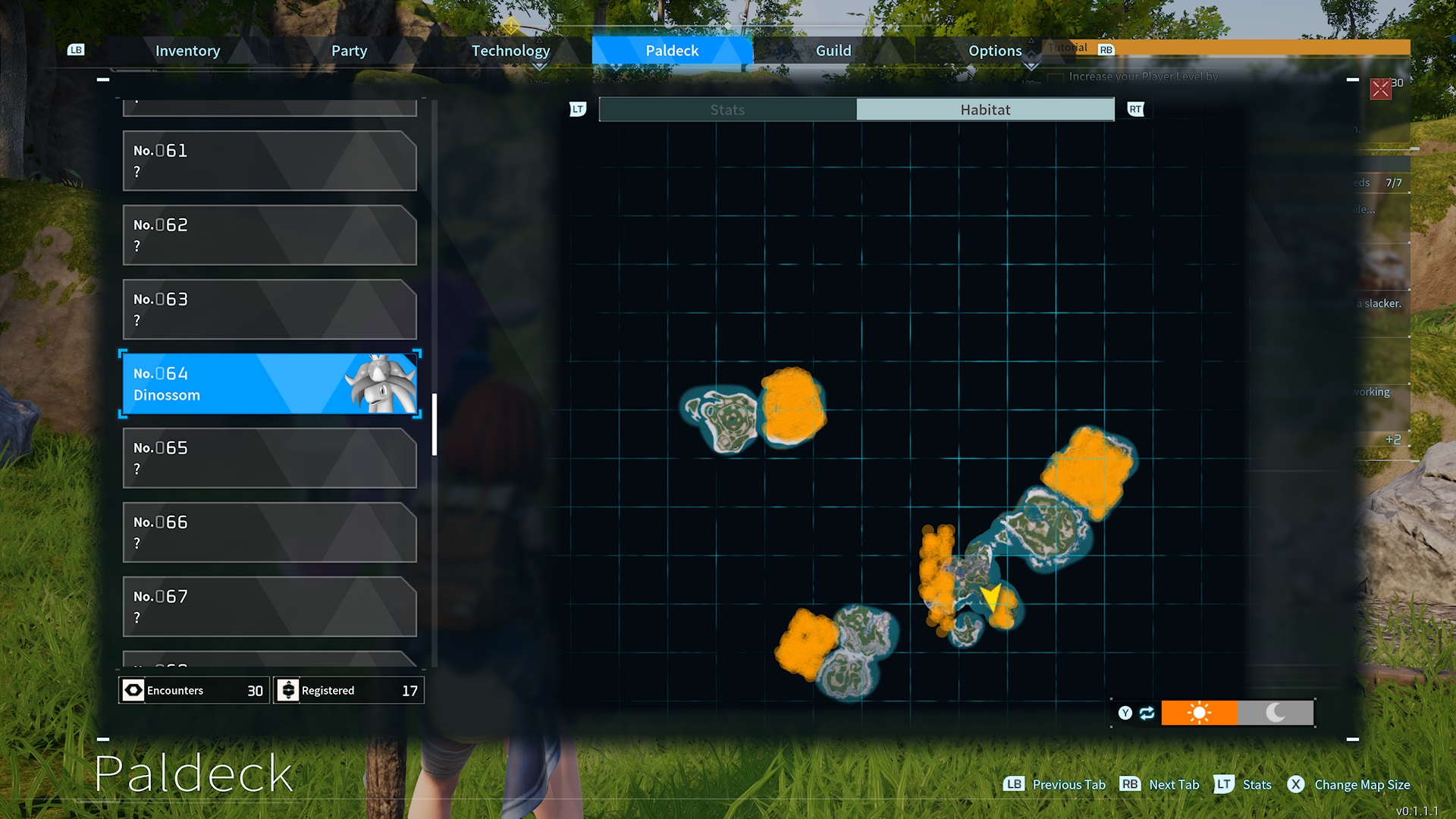Show the Stats panel

[727, 110]
